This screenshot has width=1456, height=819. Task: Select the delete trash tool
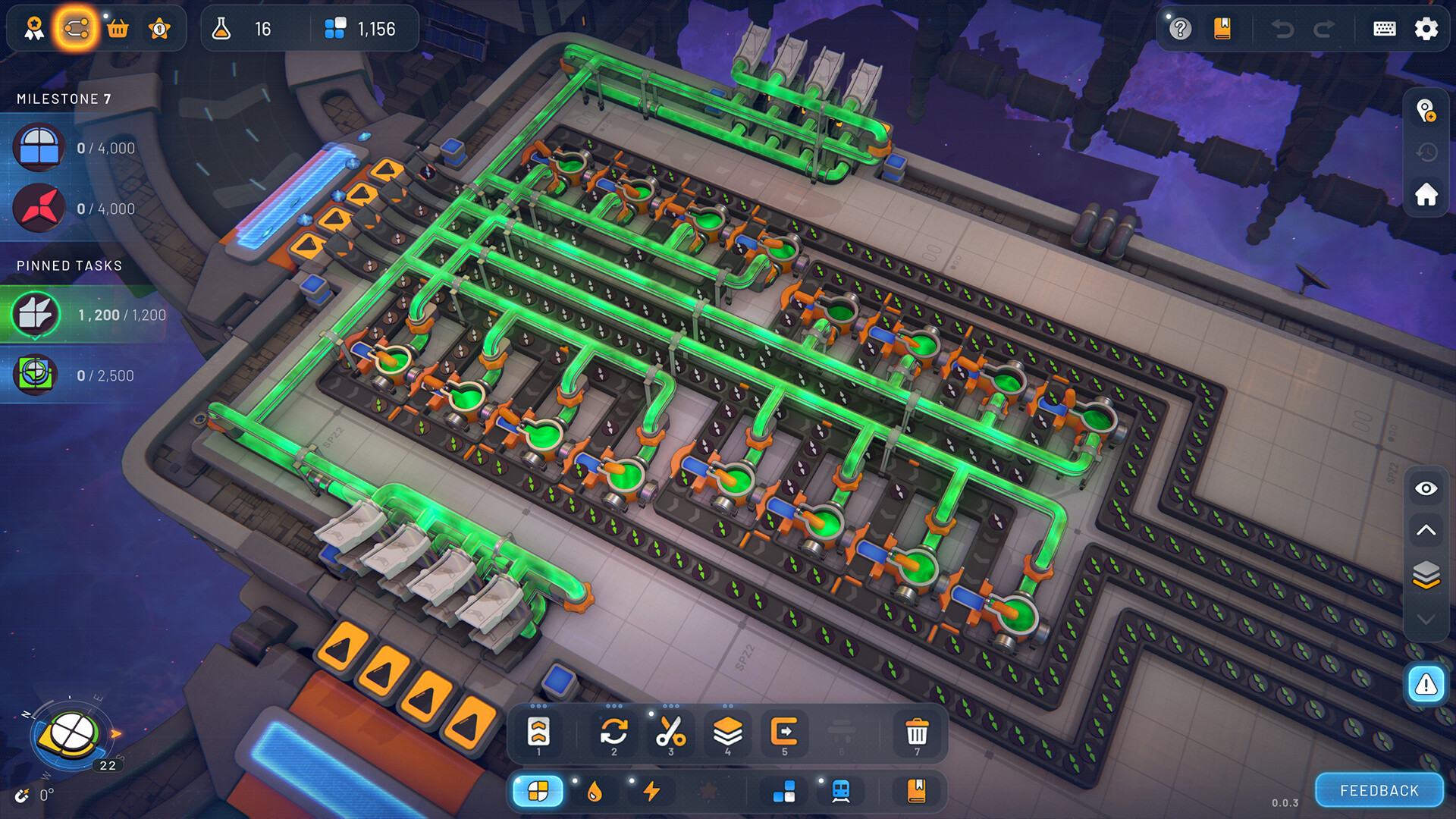coord(918,730)
